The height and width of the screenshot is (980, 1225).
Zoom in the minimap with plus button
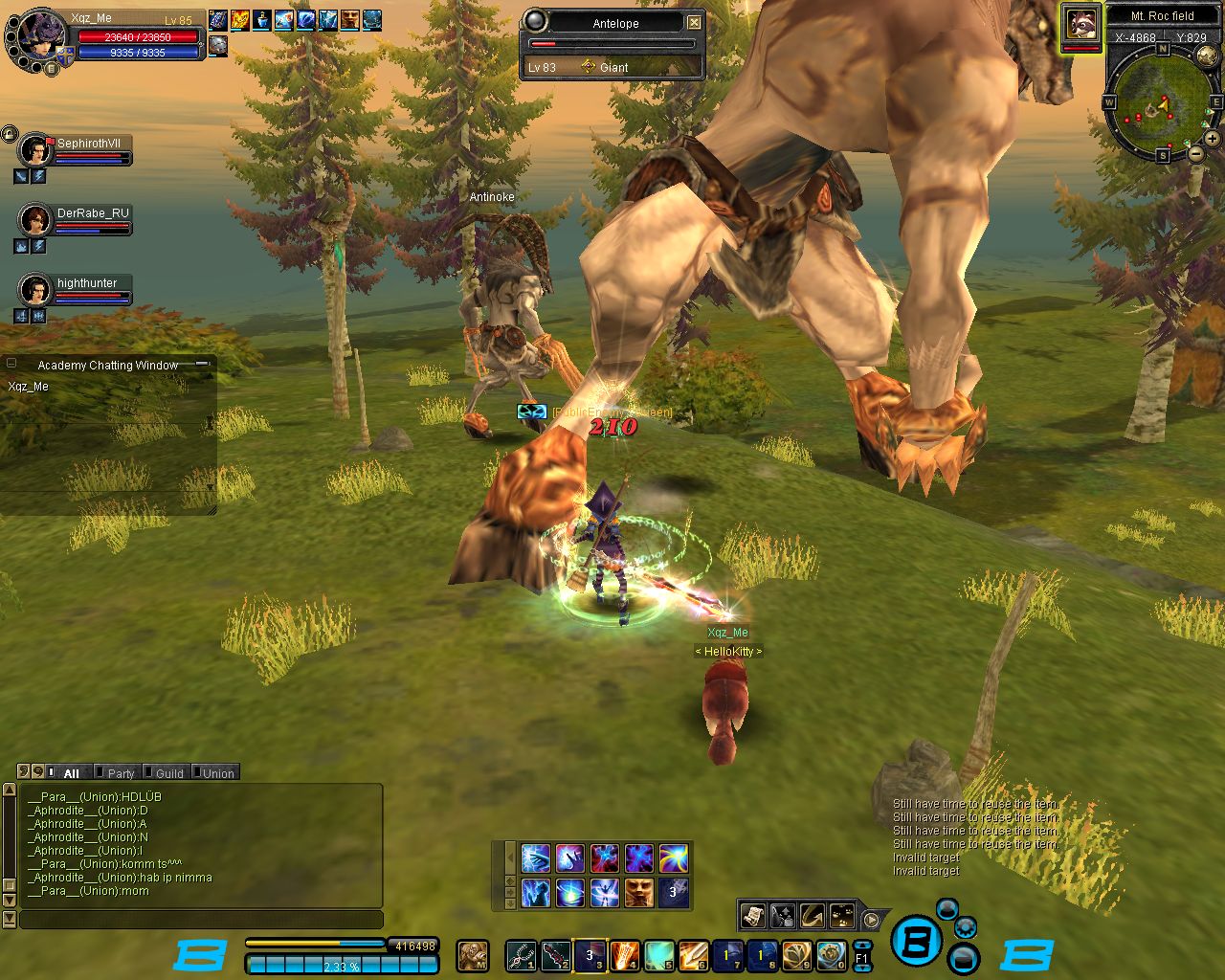pos(1213,139)
